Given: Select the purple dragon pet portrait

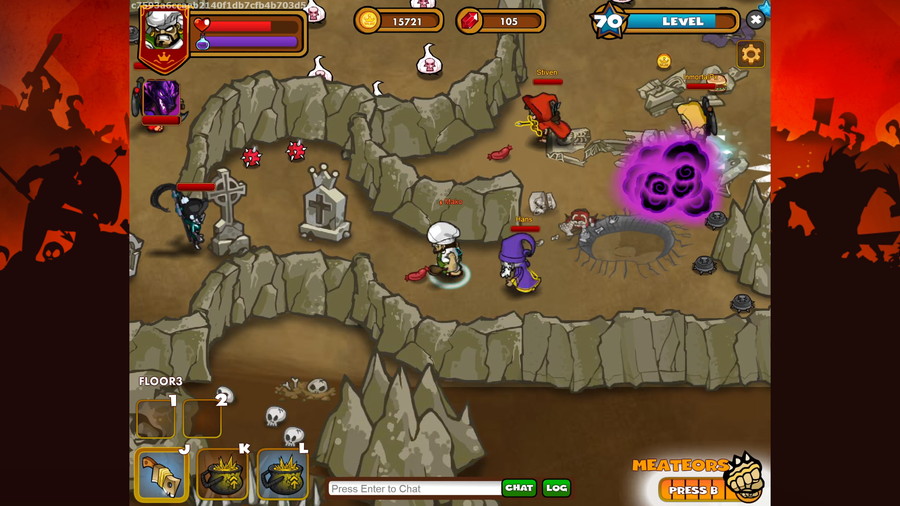Looking at the screenshot, I should coord(161,99).
